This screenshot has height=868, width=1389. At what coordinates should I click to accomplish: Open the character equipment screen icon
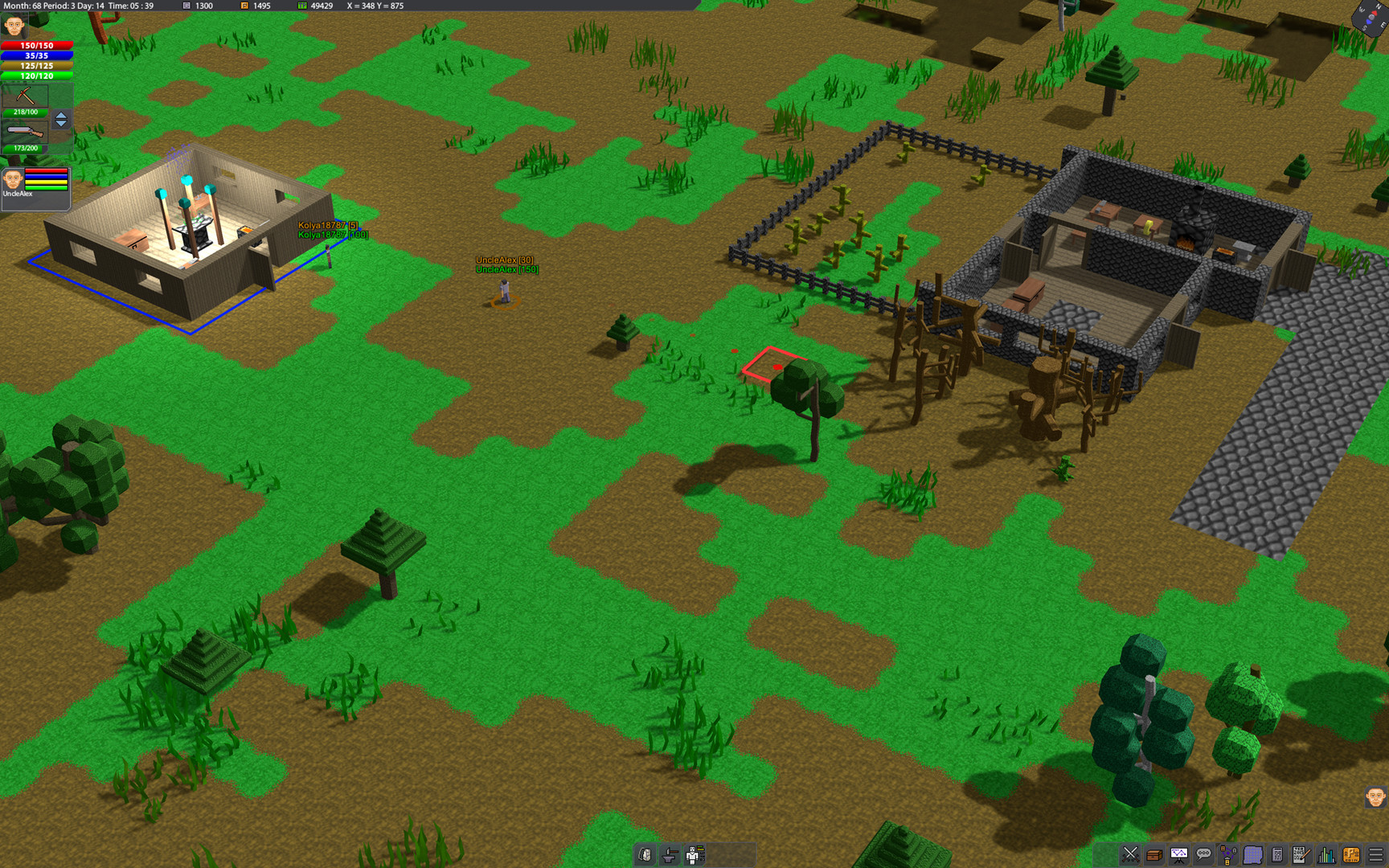click(694, 854)
